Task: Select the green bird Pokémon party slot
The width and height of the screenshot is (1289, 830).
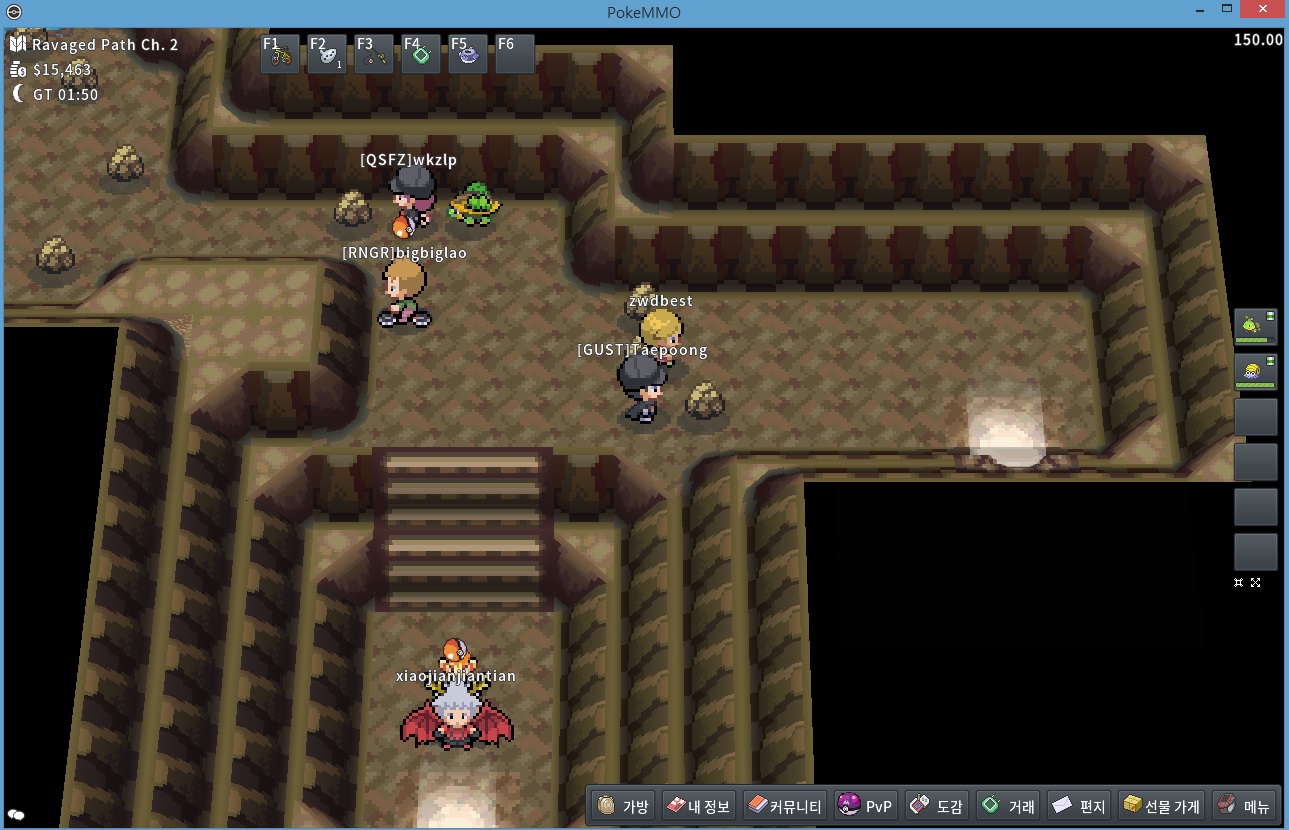Action: [x=1255, y=326]
